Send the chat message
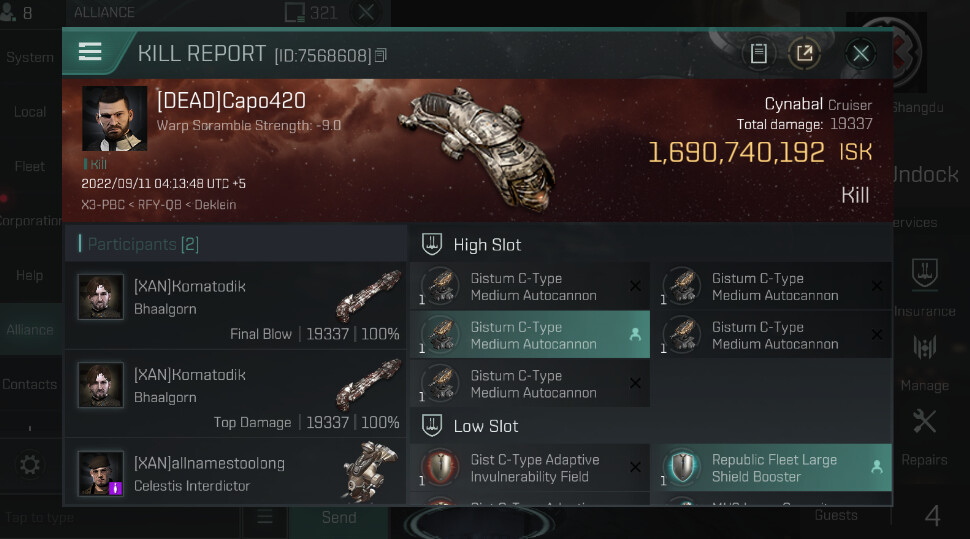970x539 pixels. point(338,518)
